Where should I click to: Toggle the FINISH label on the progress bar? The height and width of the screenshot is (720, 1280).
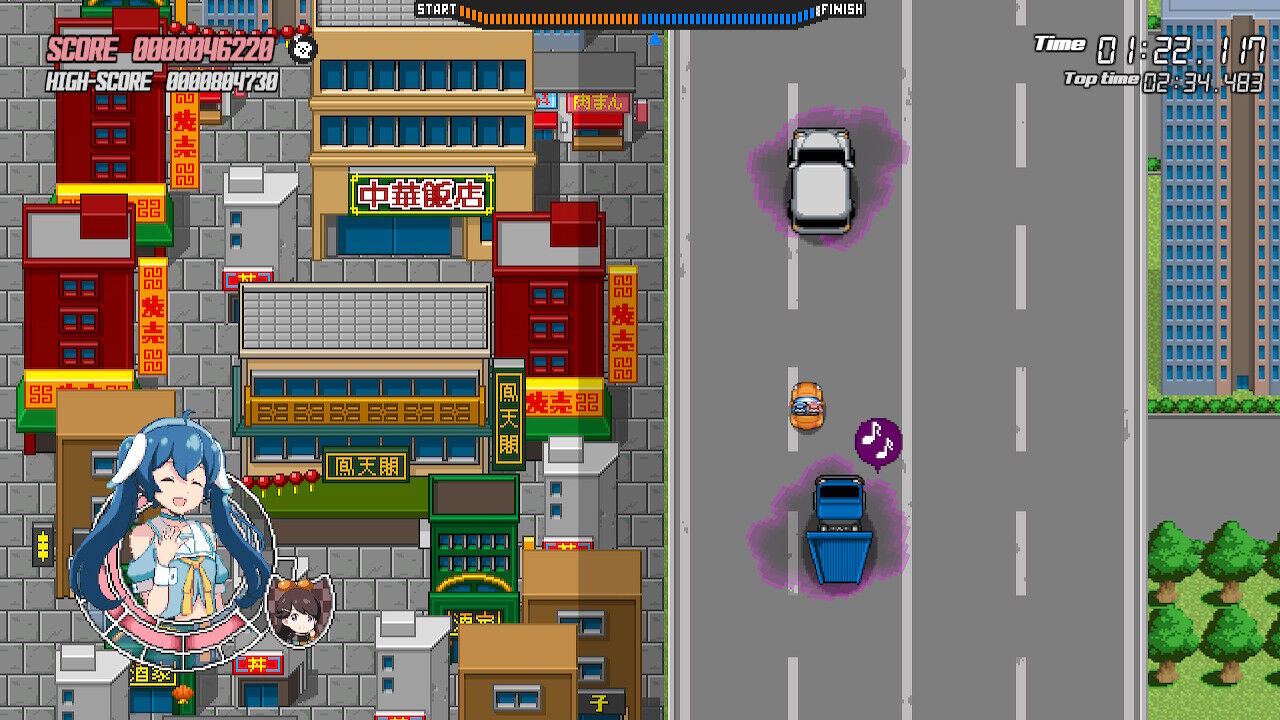tap(844, 10)
